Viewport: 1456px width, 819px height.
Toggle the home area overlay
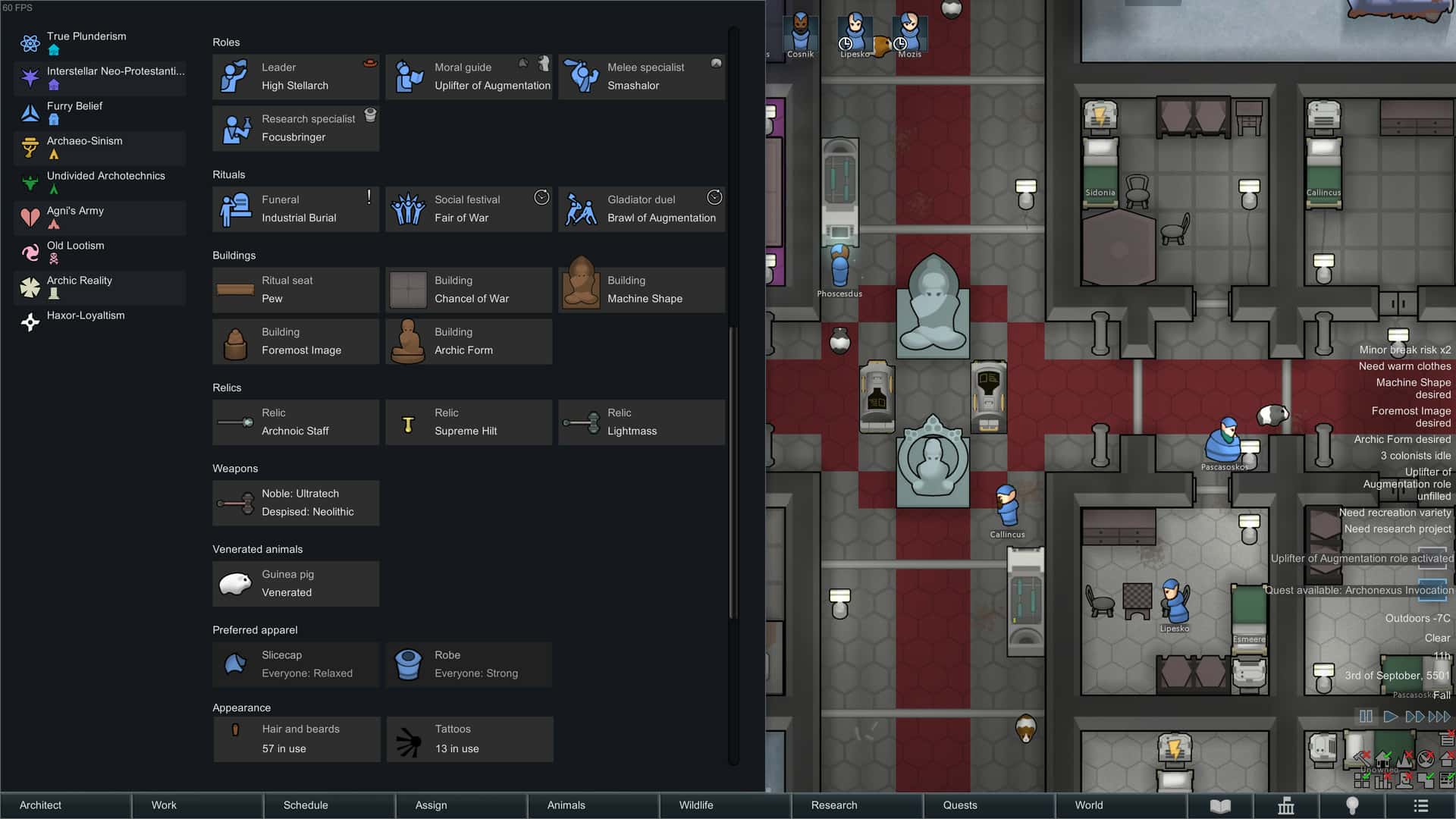[1382, 757]
